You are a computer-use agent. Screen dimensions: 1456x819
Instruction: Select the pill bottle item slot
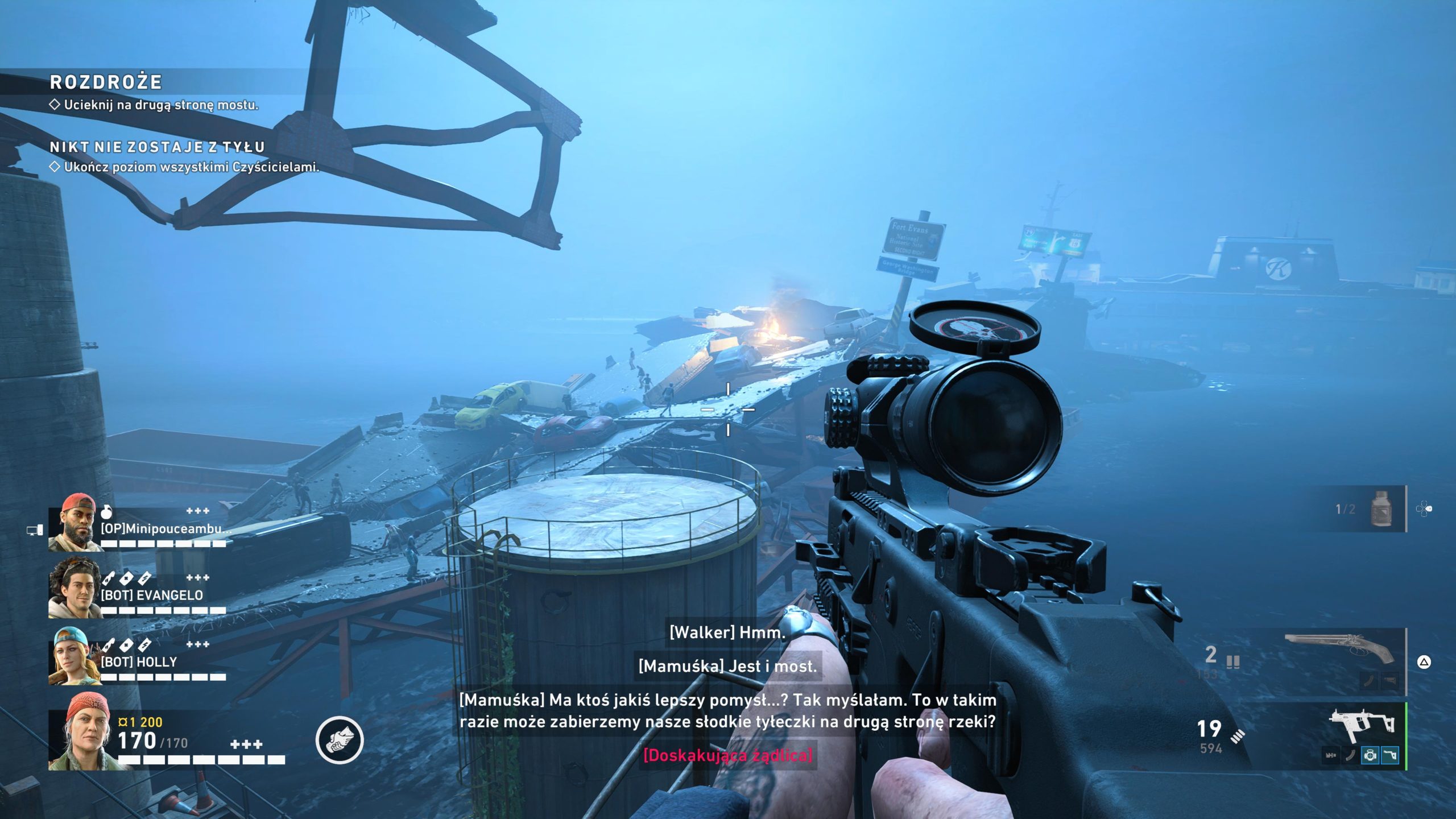pyautogui.click(x=1381, y=509)
